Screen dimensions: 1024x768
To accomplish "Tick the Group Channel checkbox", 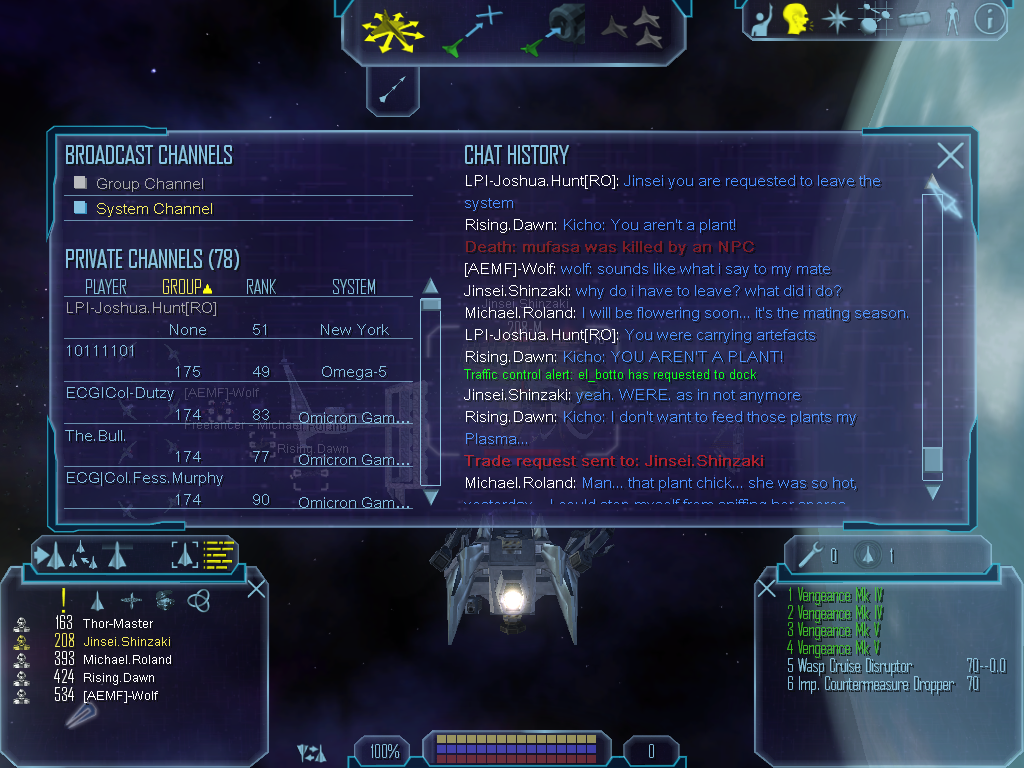I will pos(81,183).
